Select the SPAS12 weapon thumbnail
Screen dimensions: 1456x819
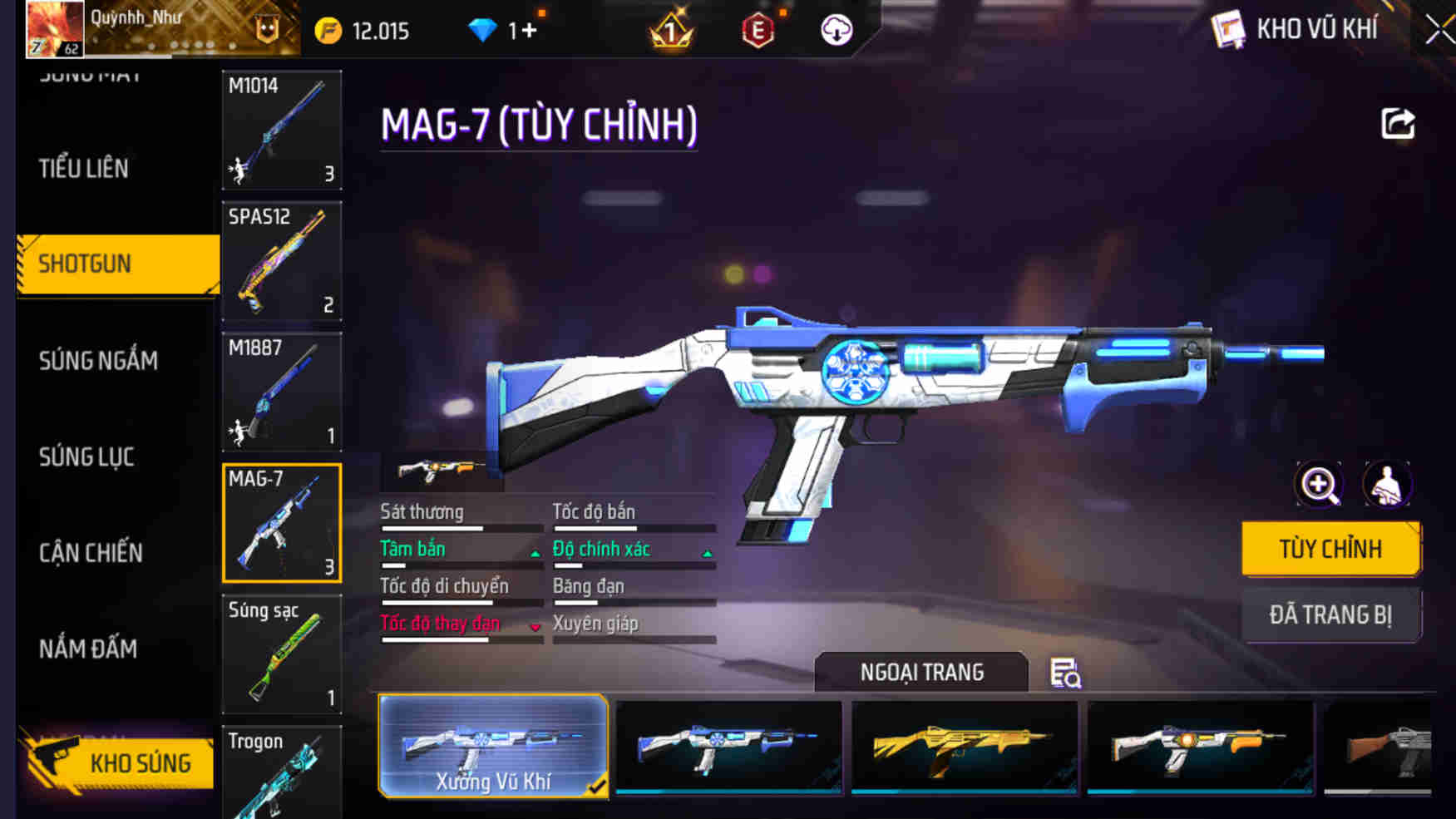282,261
